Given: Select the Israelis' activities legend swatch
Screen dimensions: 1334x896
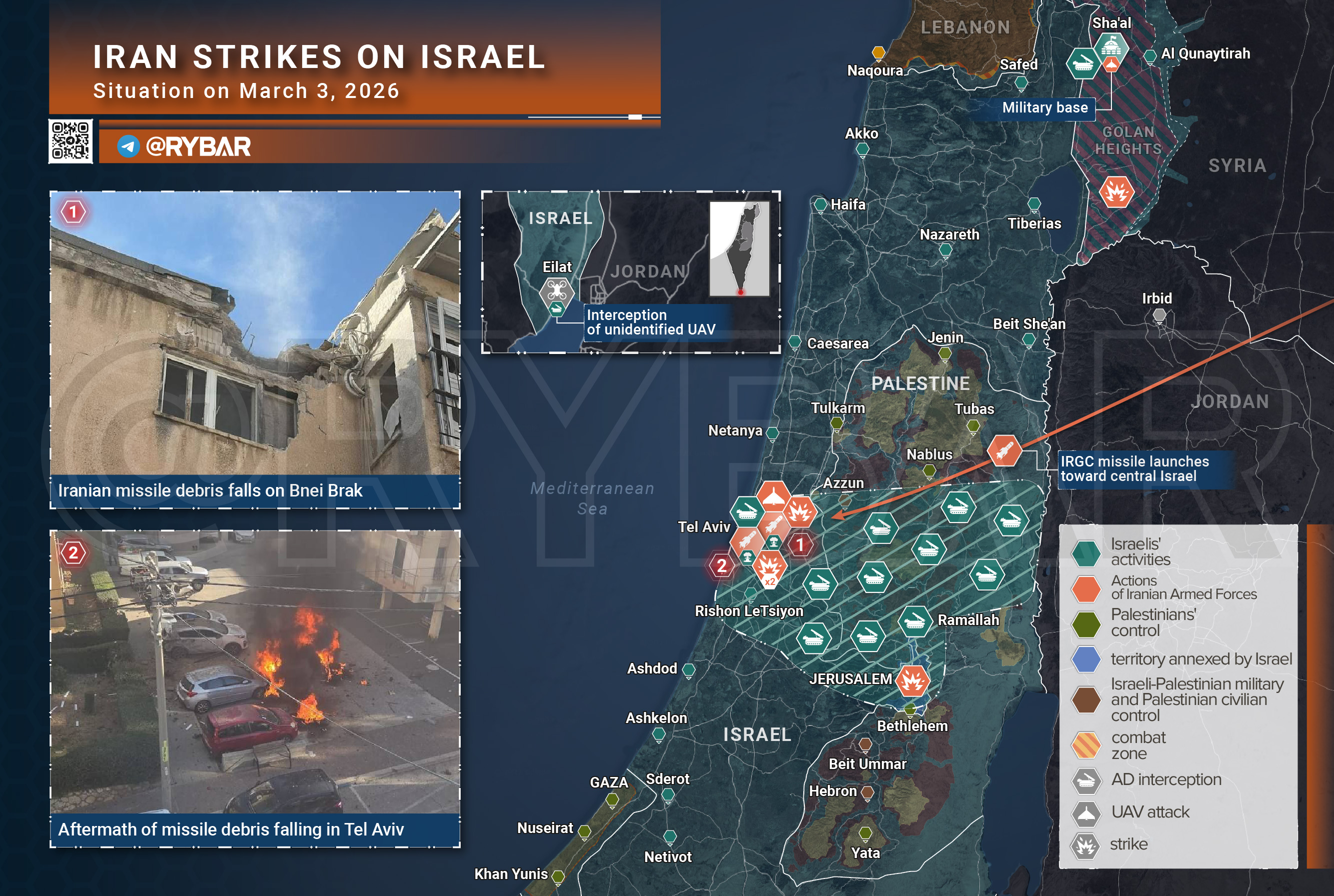Looking at the screenshot, I should pyautogui.click(x=1085, y=552).
